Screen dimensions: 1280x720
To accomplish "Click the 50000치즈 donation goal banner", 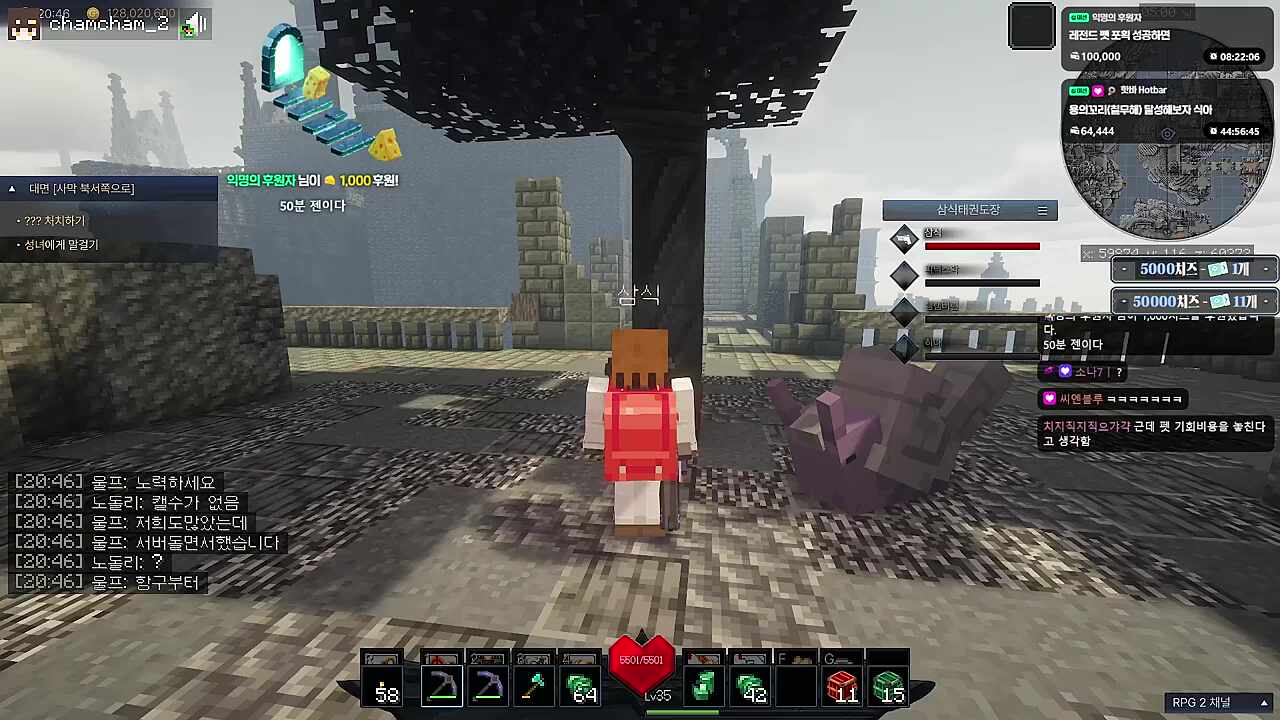I will 1195,301.
